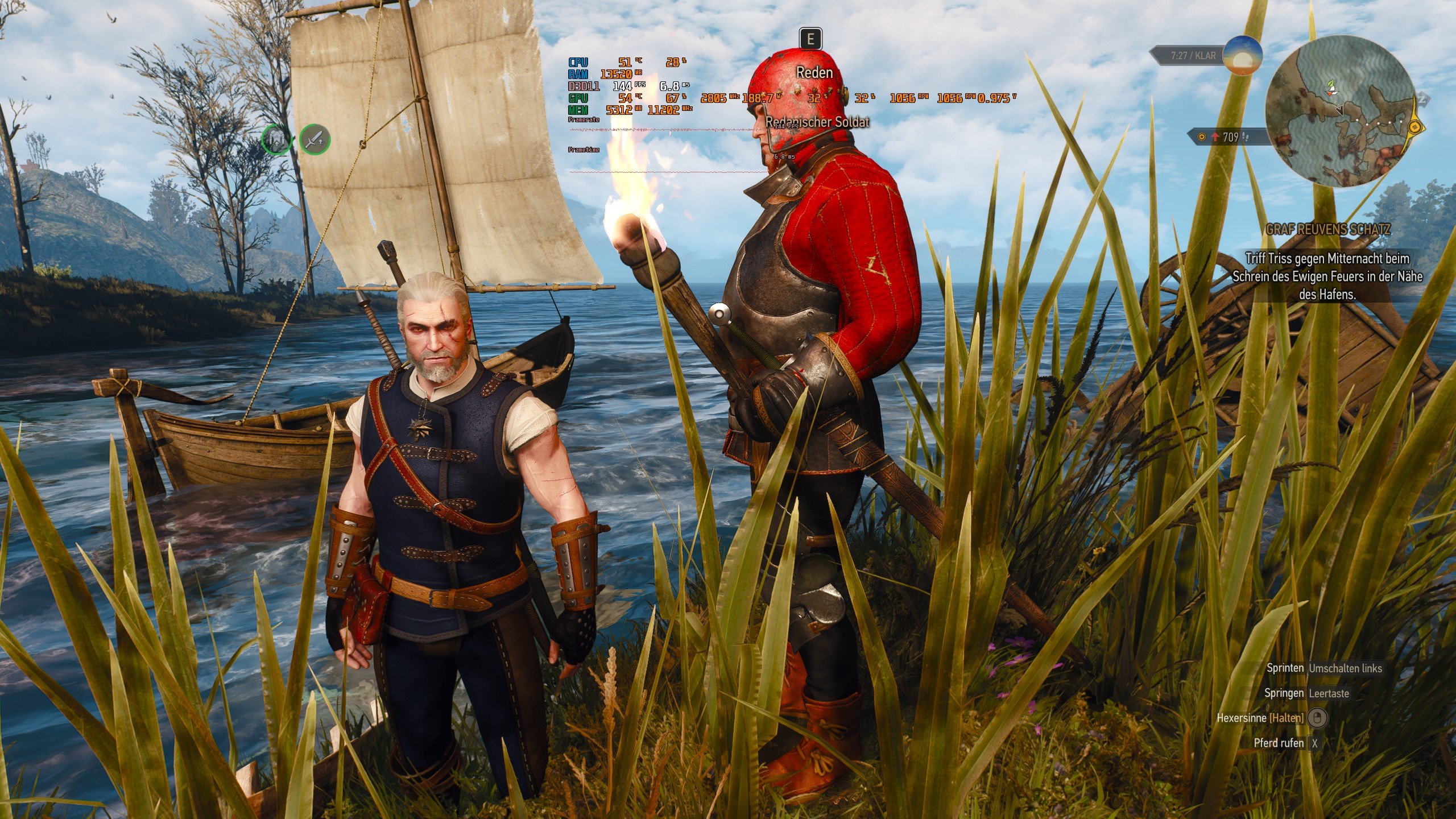Image resolution: width=1456 pixels, height=819 pixels.
Task: Click the 7:27 / KLAR time display
Action: 1194,56
